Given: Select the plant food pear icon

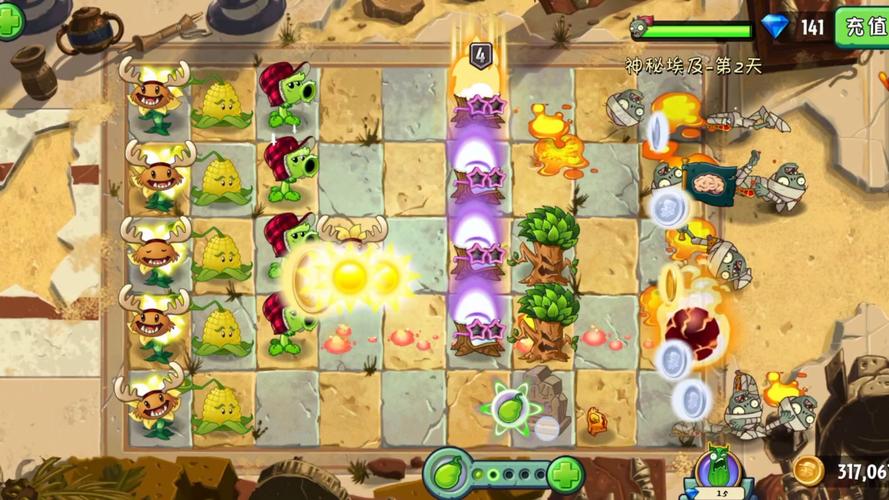Looking at the screenshot, I should point(447,473).
